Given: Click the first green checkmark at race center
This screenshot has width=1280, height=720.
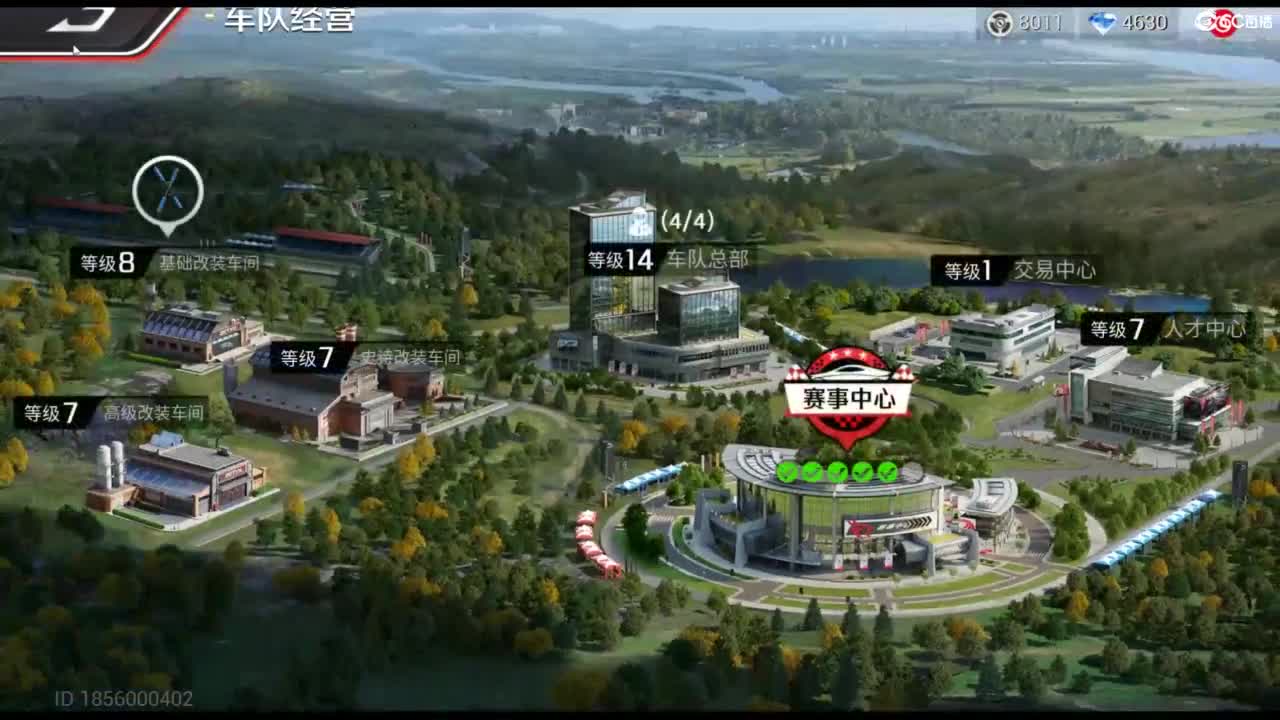Looking at the screenshot, I should coord(786,470).
